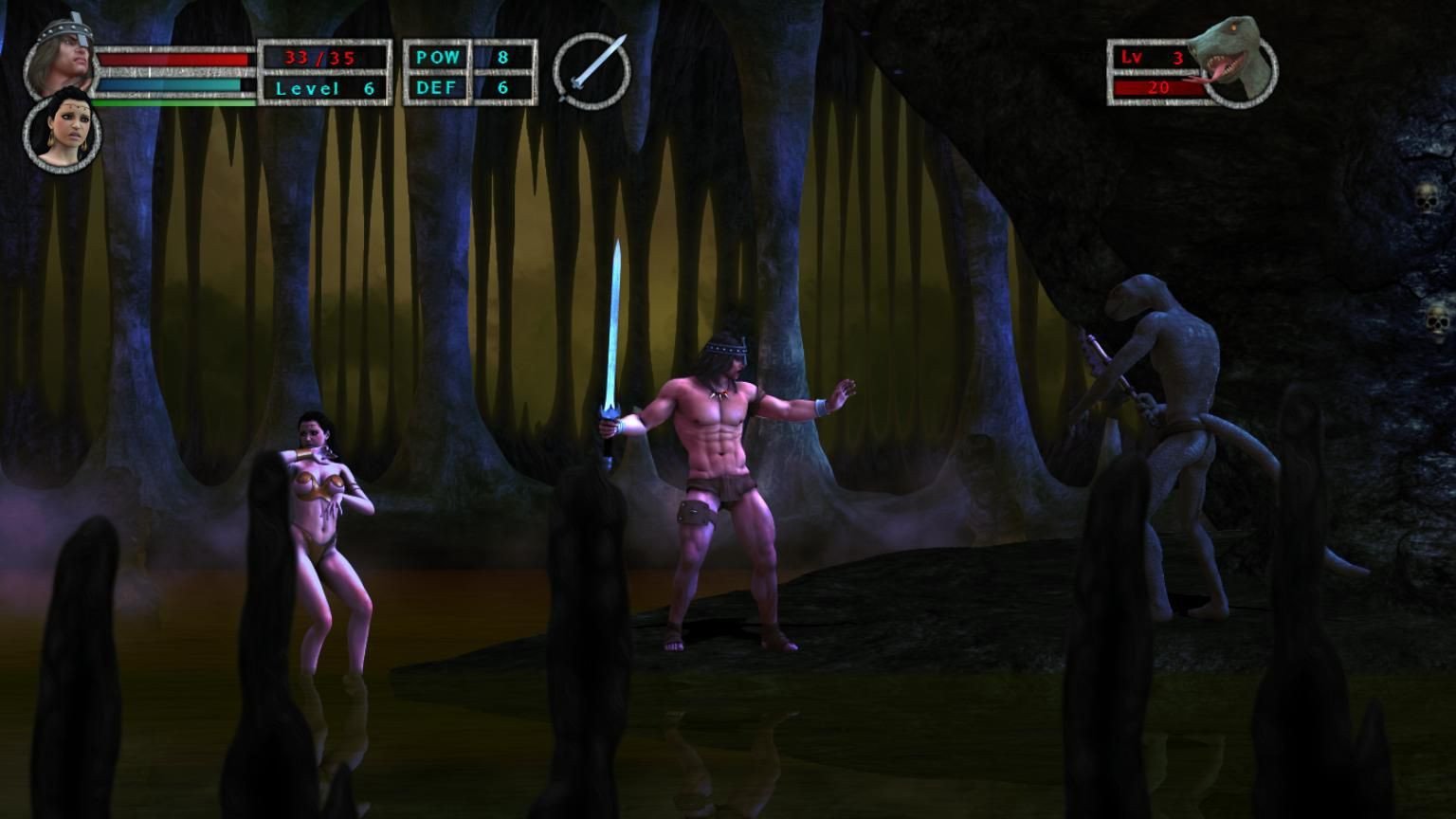Click the equipped sword weapon icon
This screenshot has height=819, width=1456.
pos(591,71)
